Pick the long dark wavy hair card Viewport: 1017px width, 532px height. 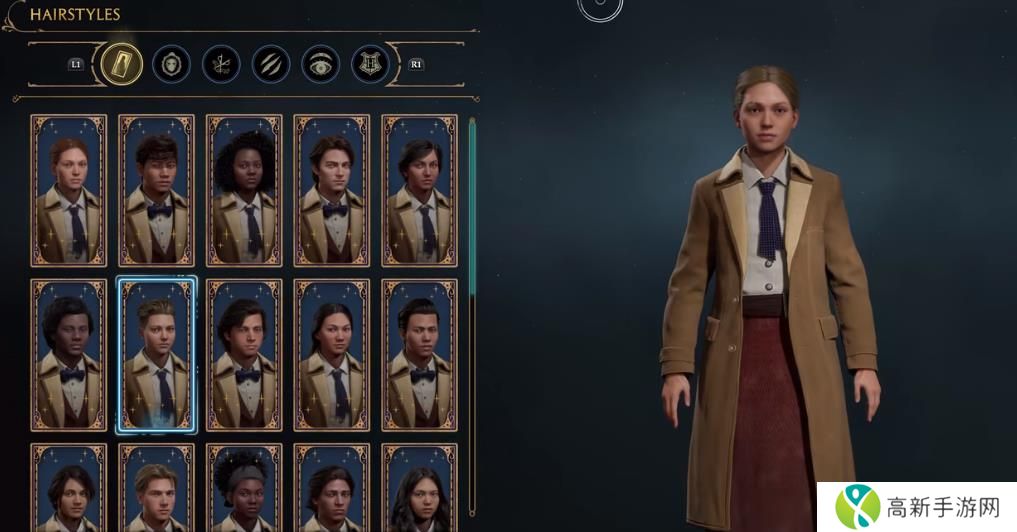(420, 490)
